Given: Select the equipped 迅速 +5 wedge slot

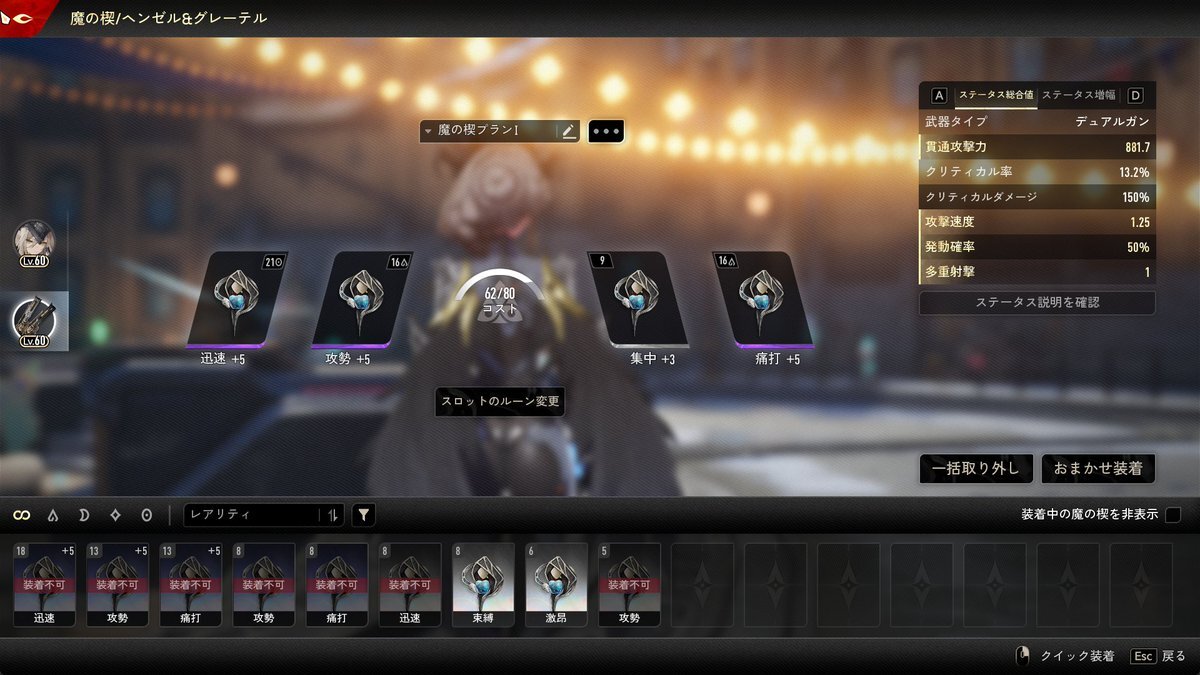Looking at the screenshot, I should pyautogui.click(x=238, y=298).
